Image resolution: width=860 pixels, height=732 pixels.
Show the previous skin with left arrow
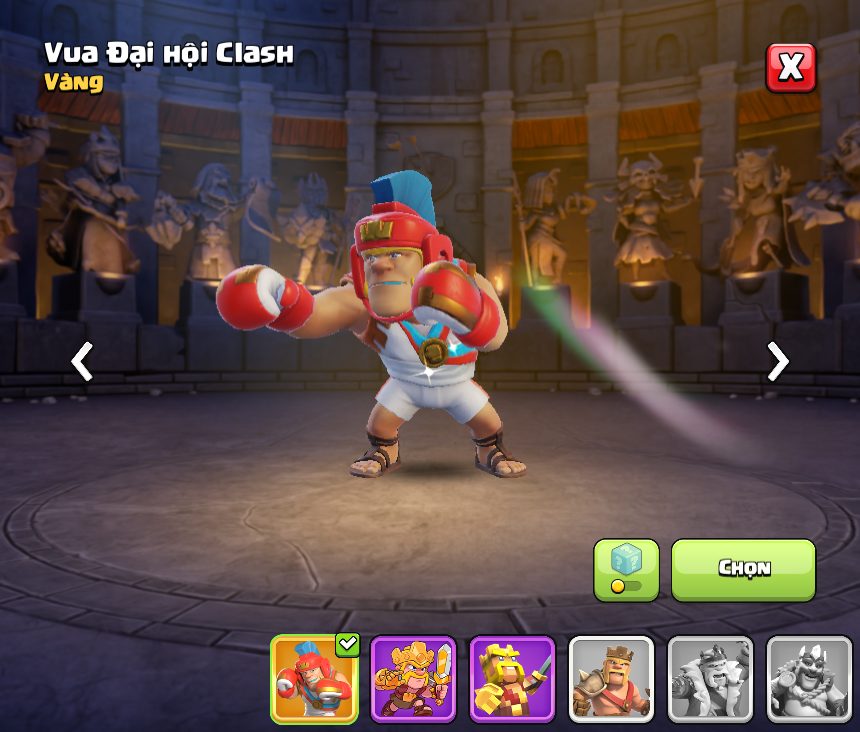pyautogui.click(x=82, y=361)
